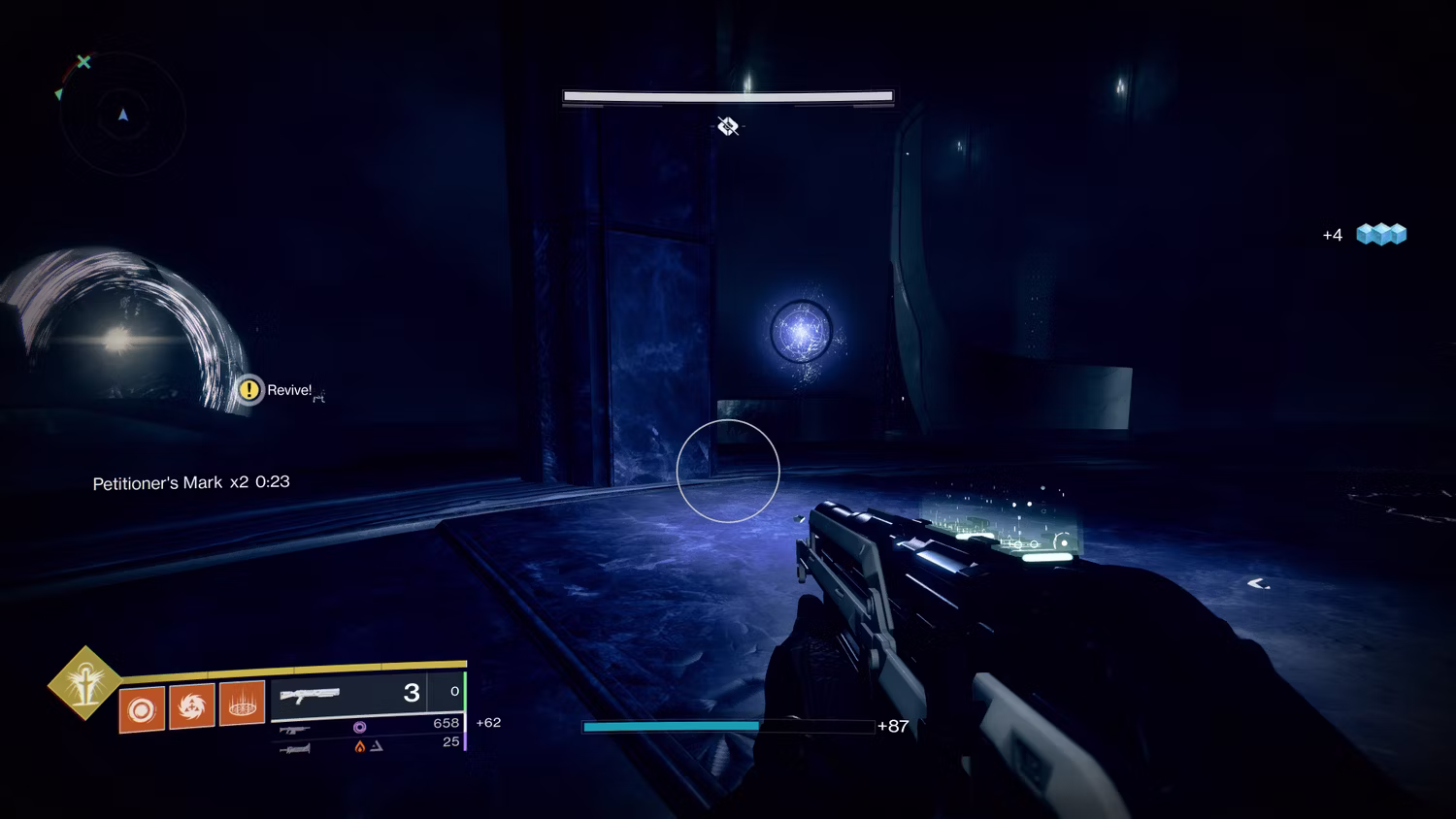Viewport: 1456px width, 819px height.
Task: Select the equipped shotgun weapon slot
Action: pos(349,694)
